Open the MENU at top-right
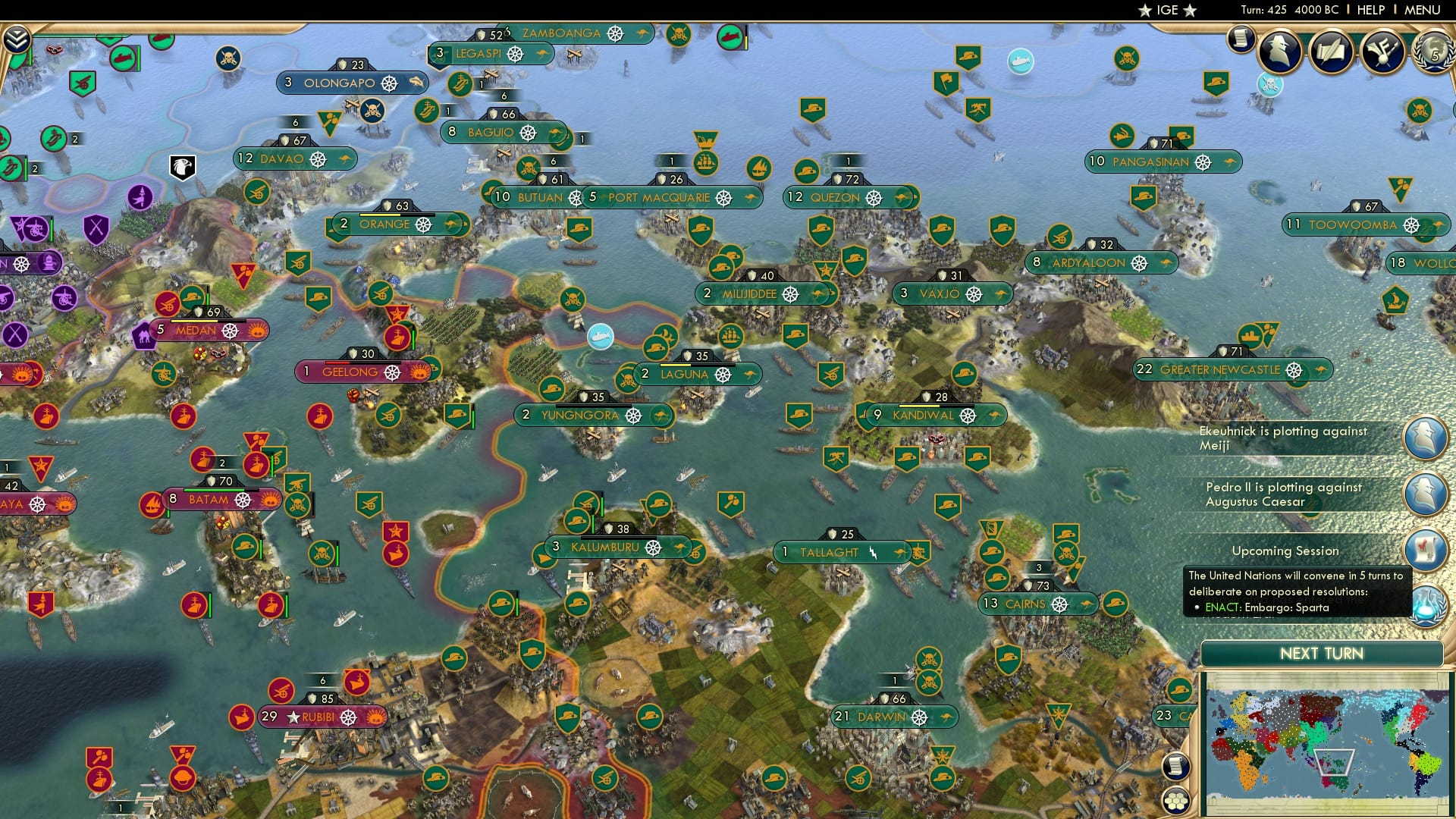 point(1424,10)
